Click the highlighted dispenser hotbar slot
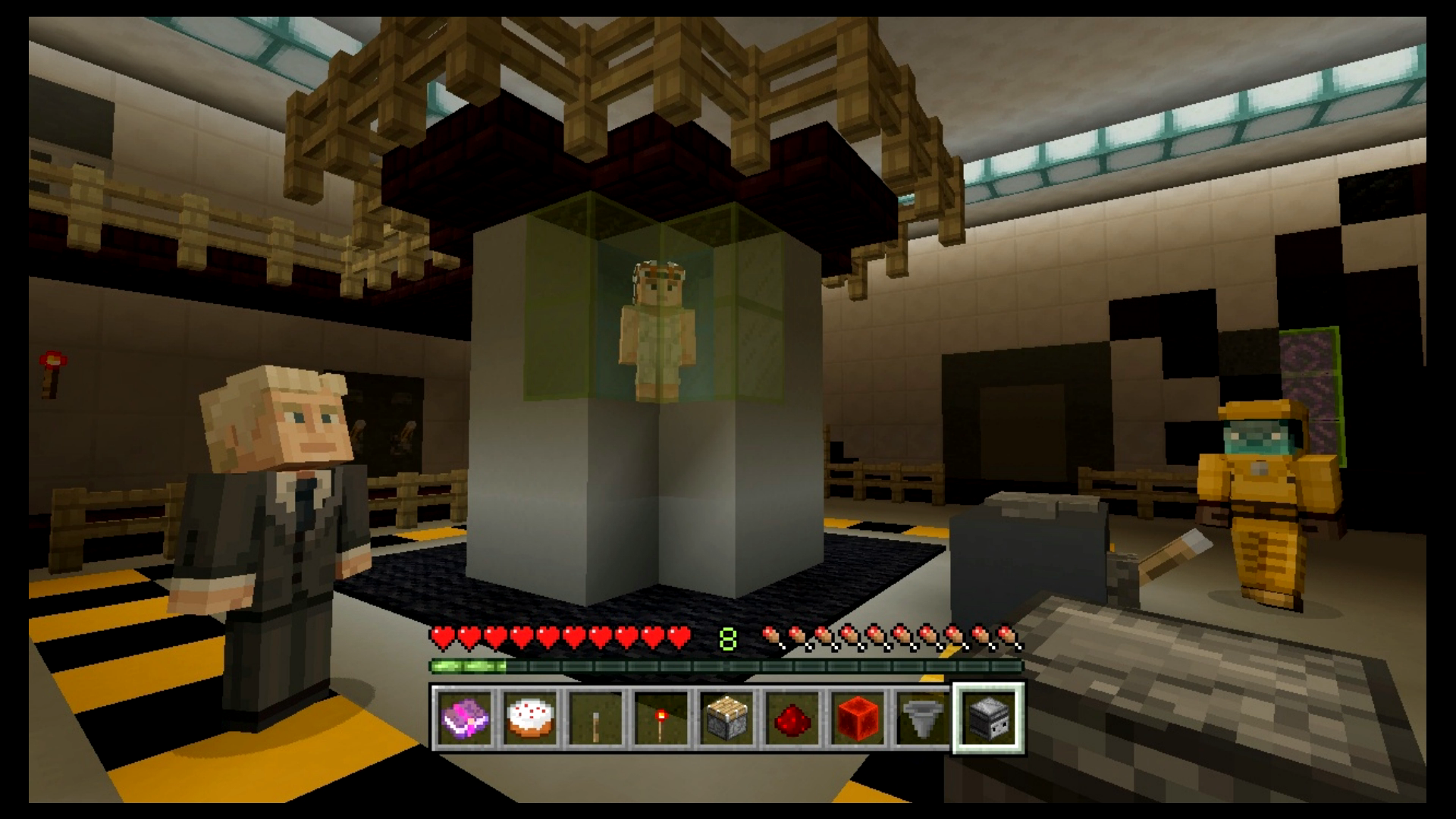The height and width of the screenshot is (819, 1456). tap(988, 717)
